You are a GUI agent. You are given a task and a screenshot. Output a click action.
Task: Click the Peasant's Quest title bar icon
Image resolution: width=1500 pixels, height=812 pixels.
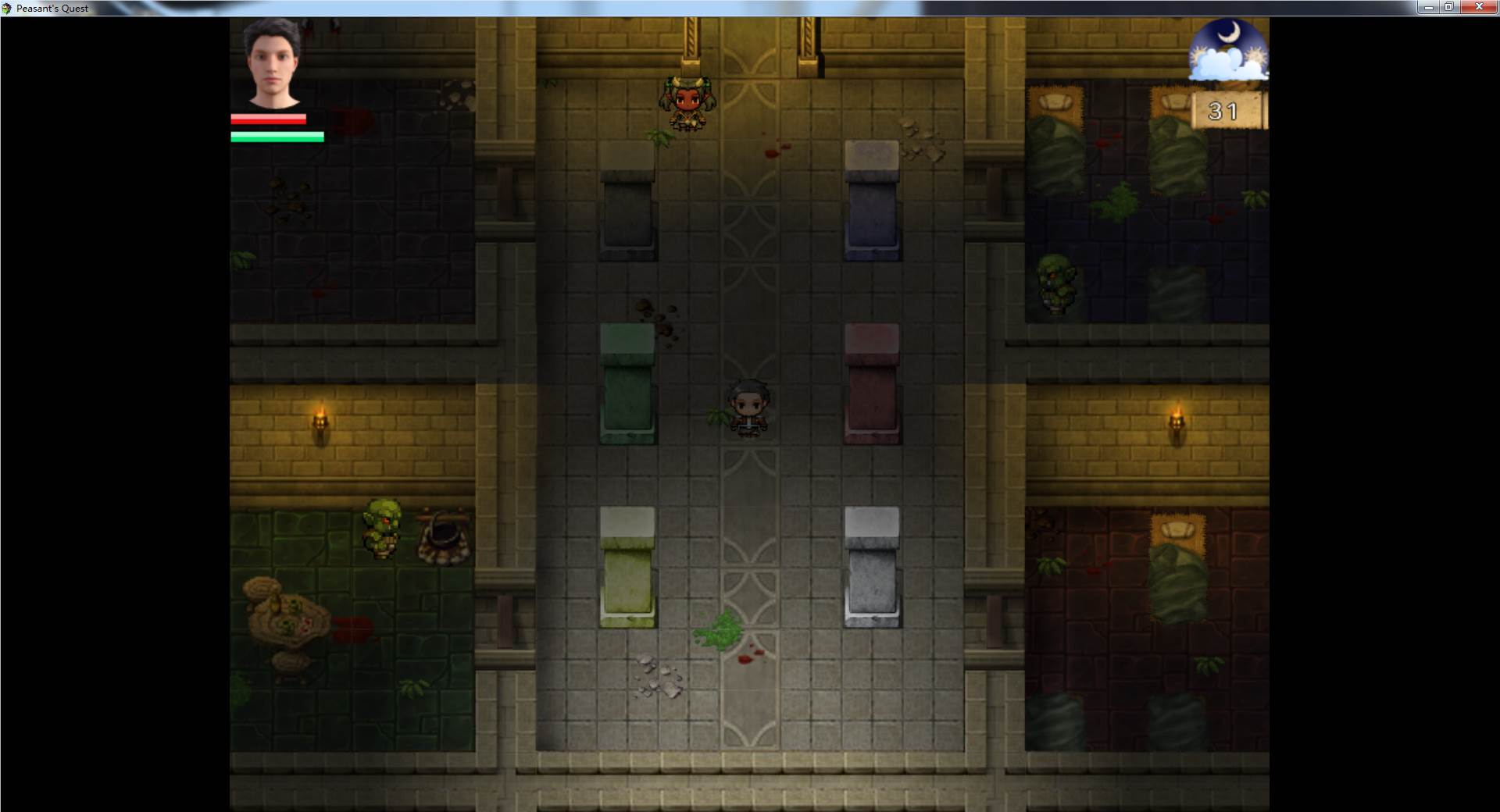pos(8,8)
